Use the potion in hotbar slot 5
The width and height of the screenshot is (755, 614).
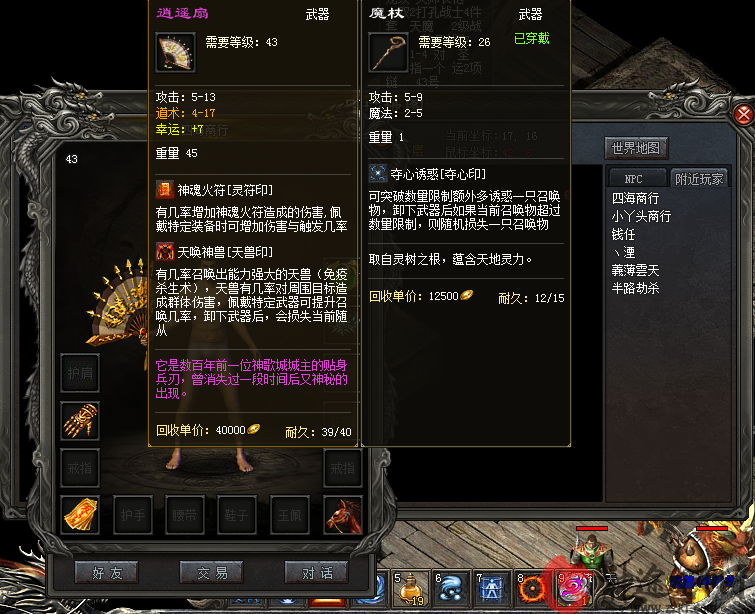(x=409, y=590)
